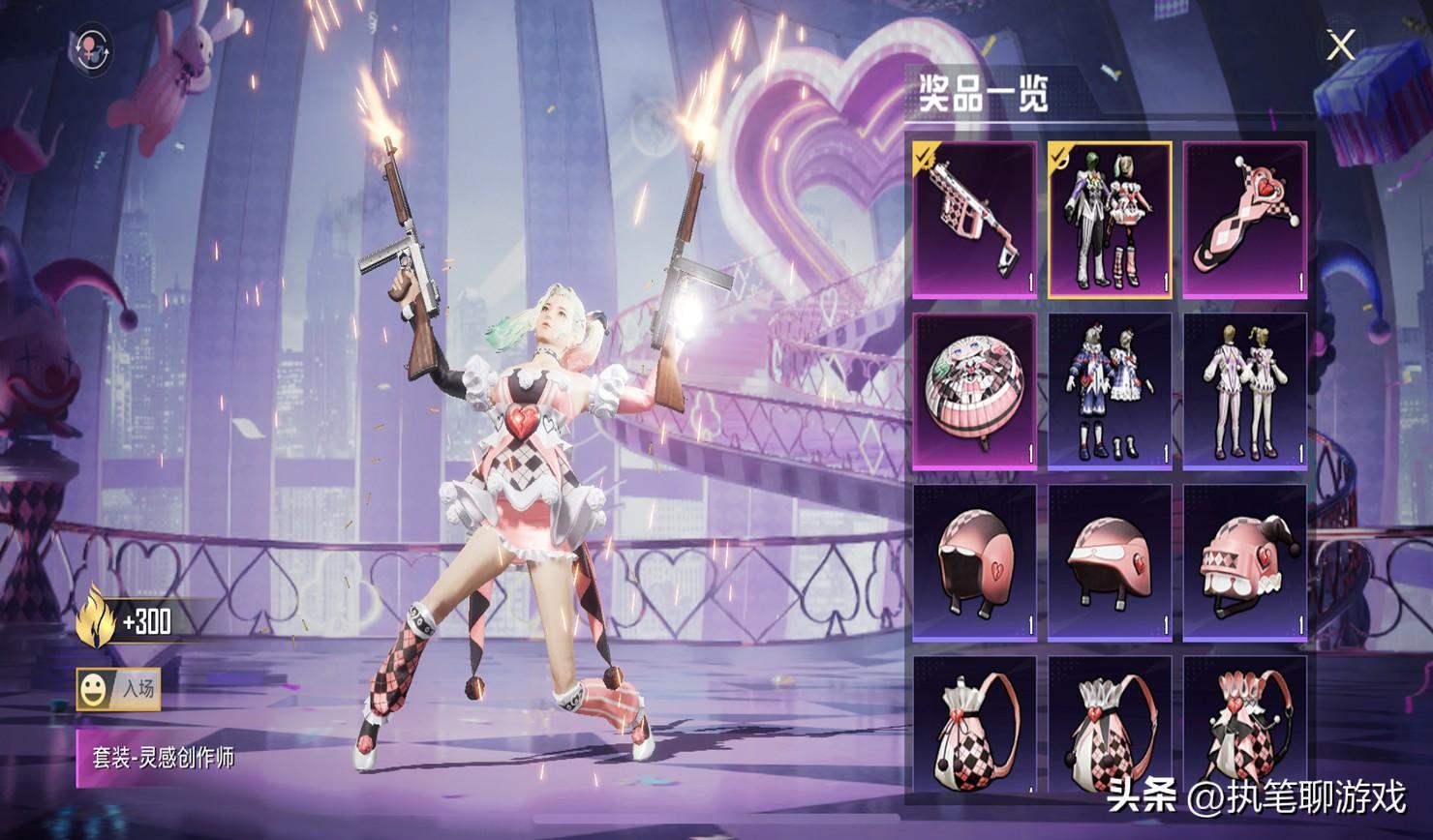Close the prize overview panel
Image resolution: width=1433 pixels, height=840 pixels.
[1341, 45]
